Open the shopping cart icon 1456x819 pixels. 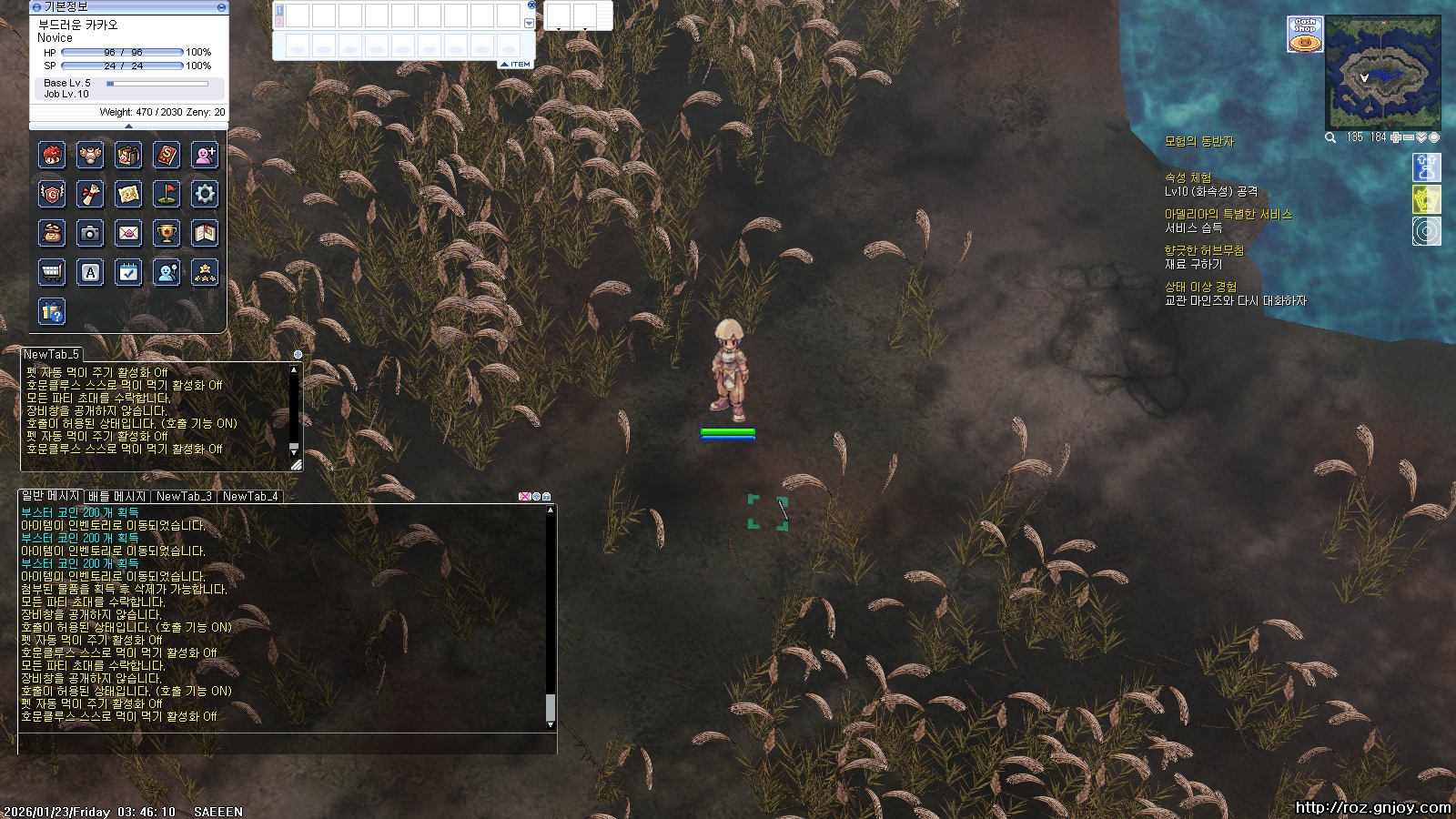tap(52, 272)
